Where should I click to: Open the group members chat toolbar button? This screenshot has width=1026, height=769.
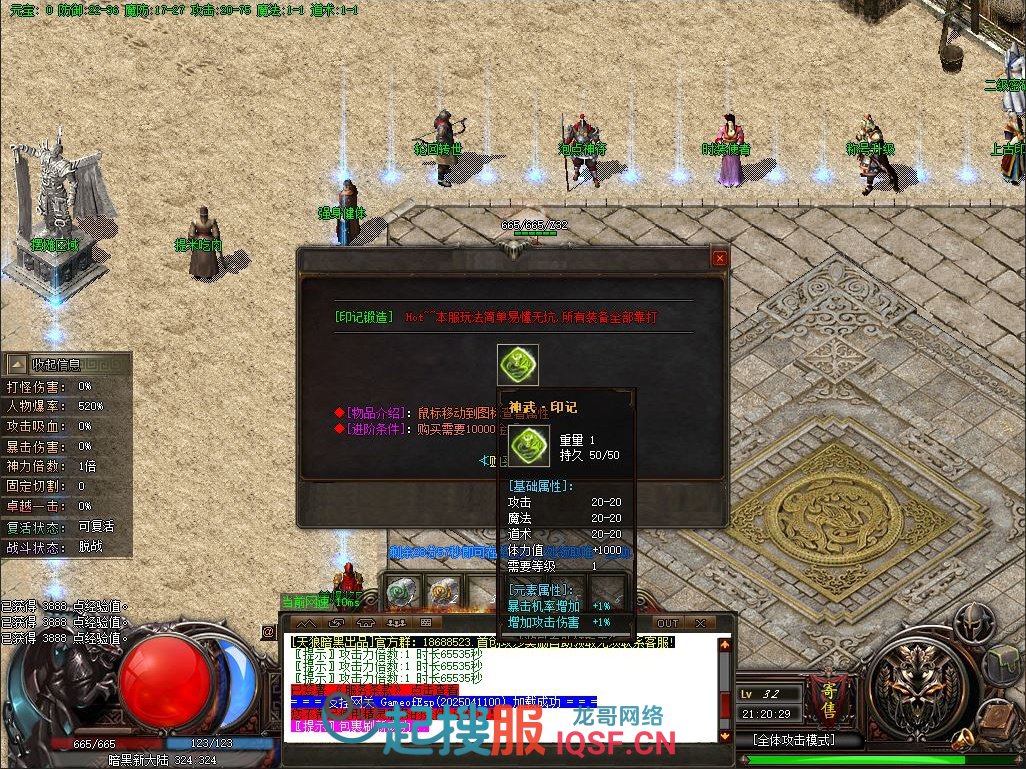pos(394,623)
